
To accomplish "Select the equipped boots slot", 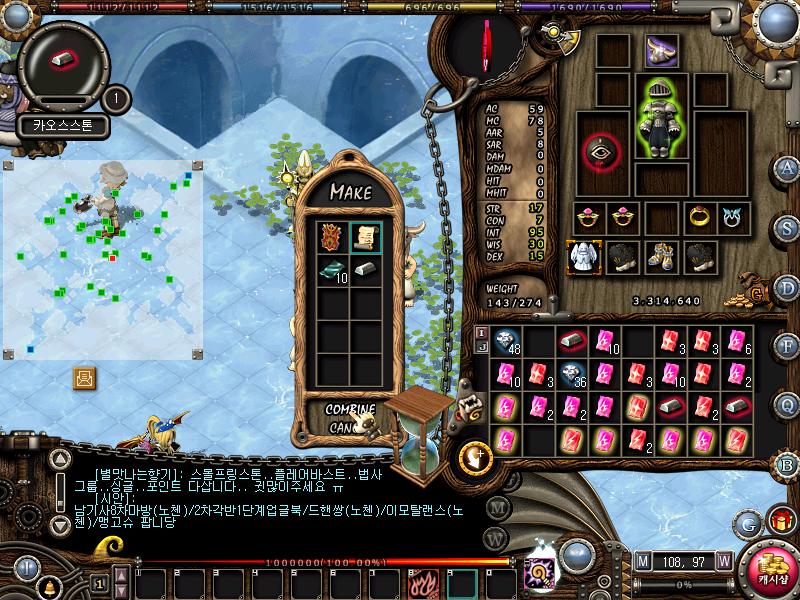I will [660, 254].
